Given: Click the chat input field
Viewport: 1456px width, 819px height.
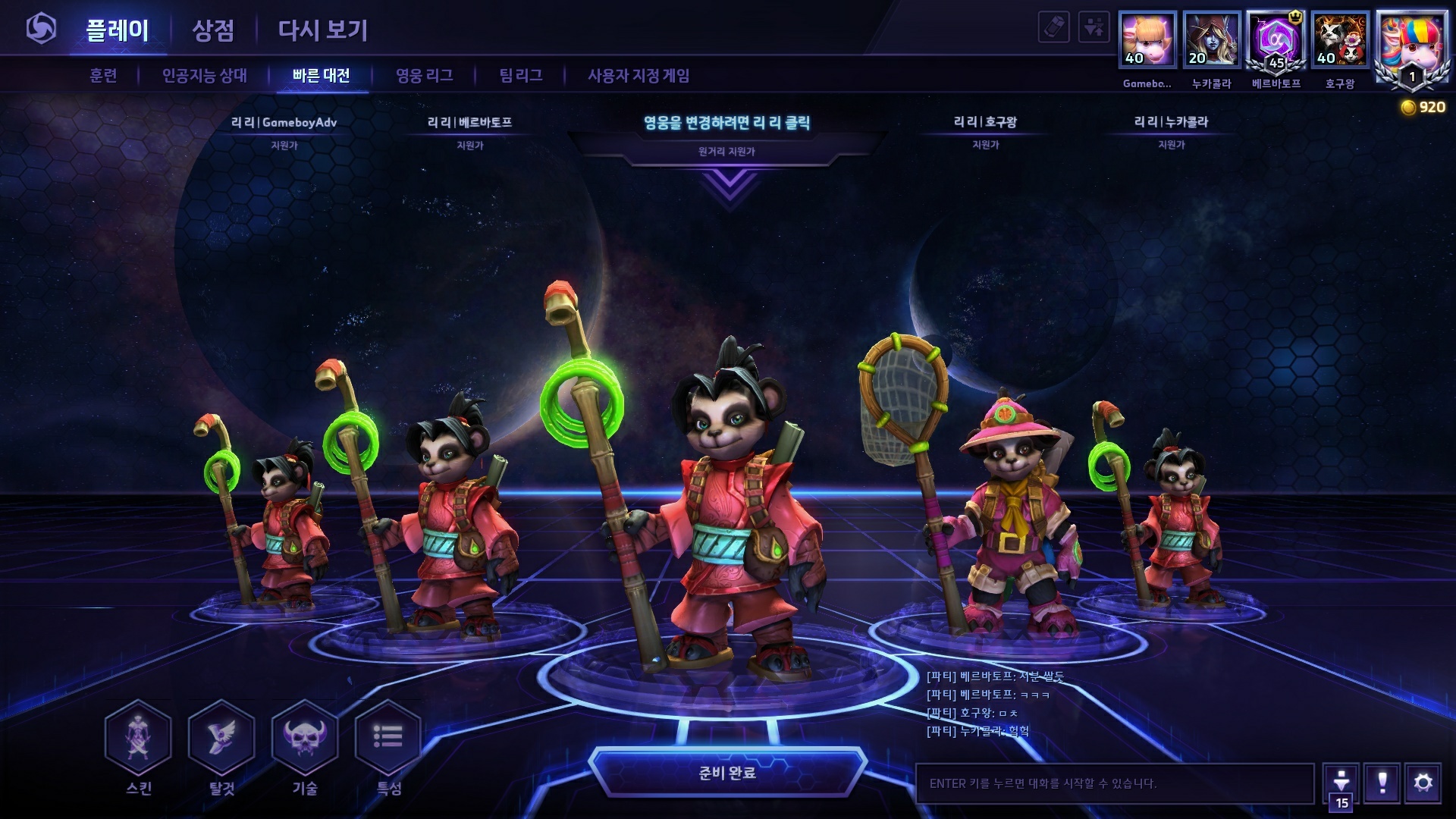Looking at the screenshot, I should click(1115, 783).
